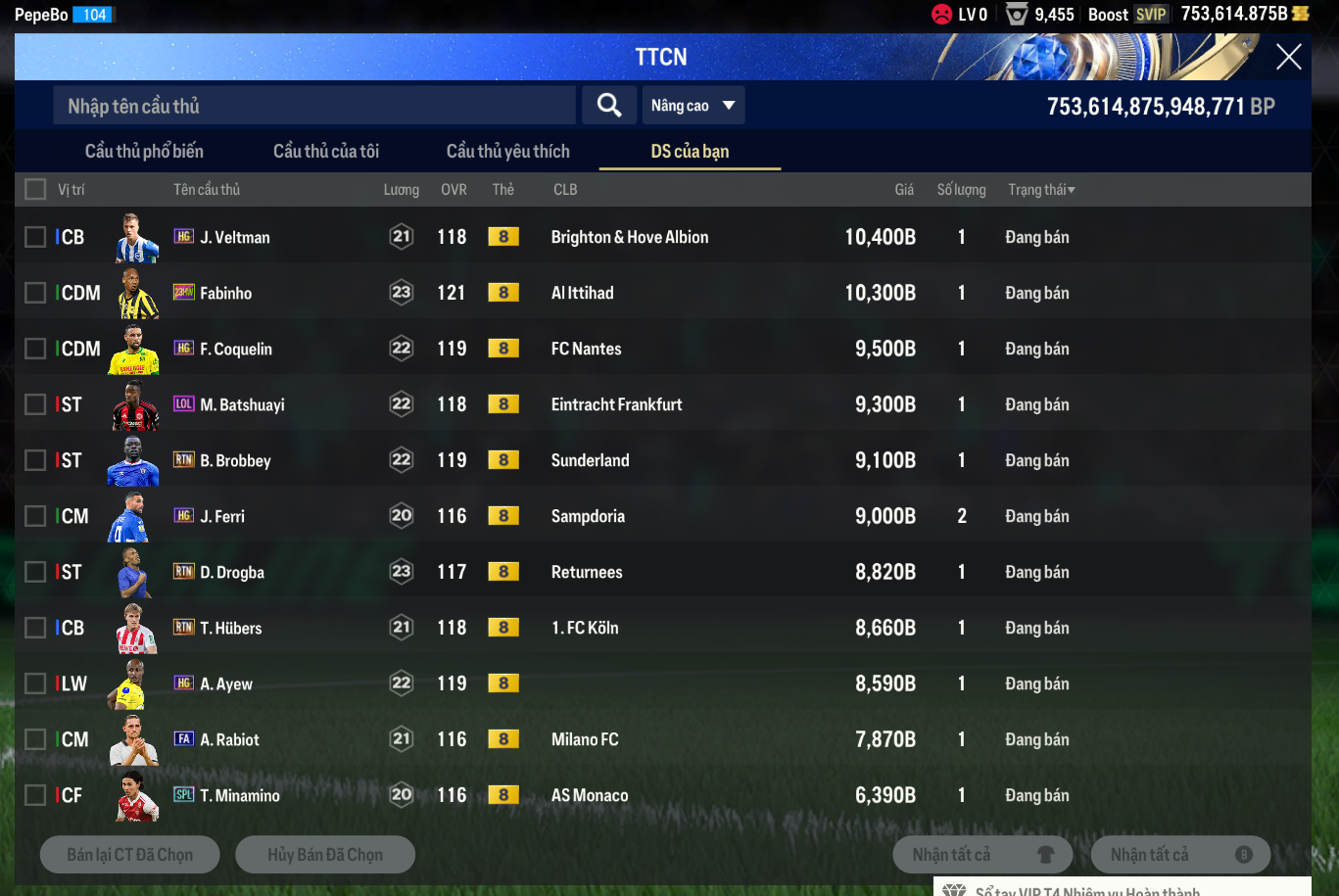This screenshot has width=1339, height=896.
Task: Claim all players with shirt-icon Nhận tất cả
Action: click(982, 855)
